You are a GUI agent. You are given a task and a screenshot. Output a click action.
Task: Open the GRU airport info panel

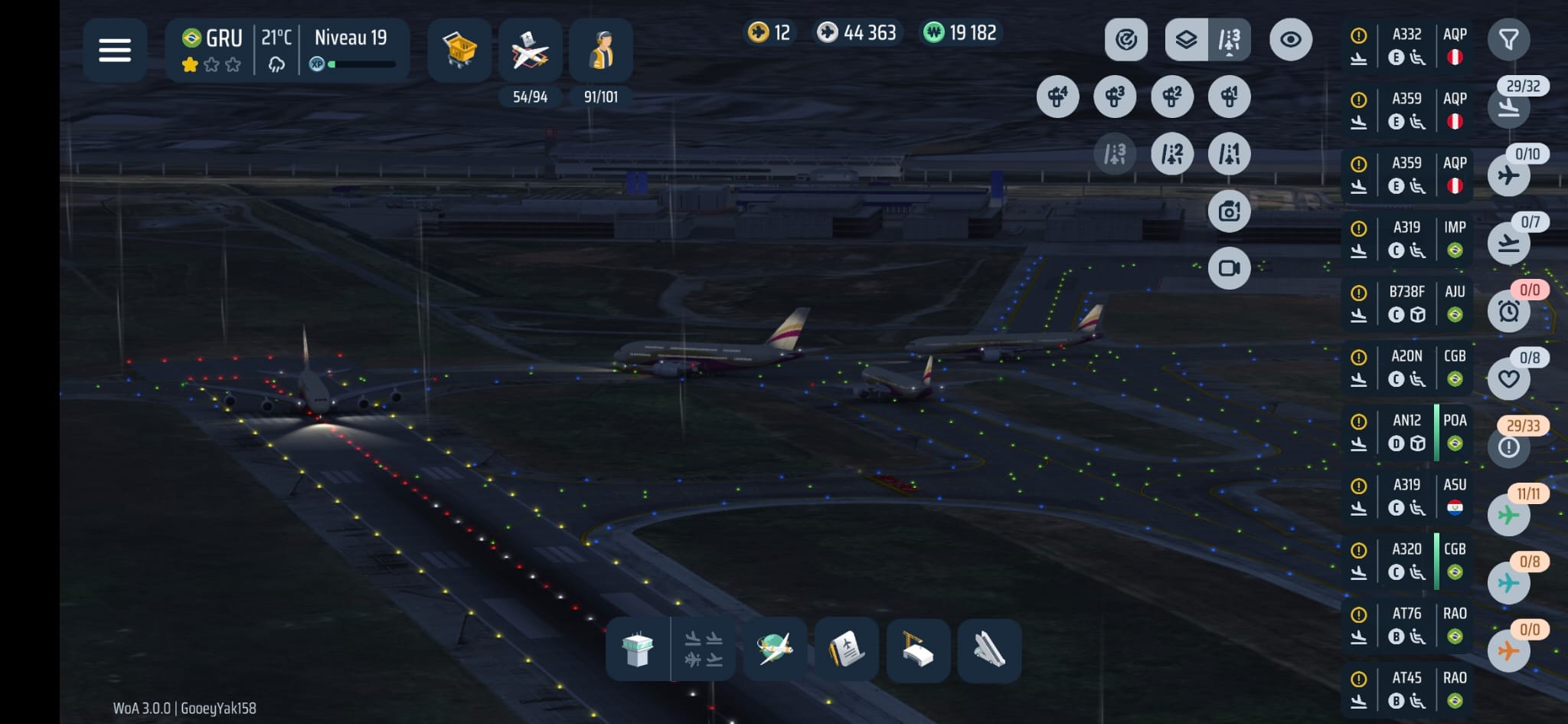[x=212, y=51]
